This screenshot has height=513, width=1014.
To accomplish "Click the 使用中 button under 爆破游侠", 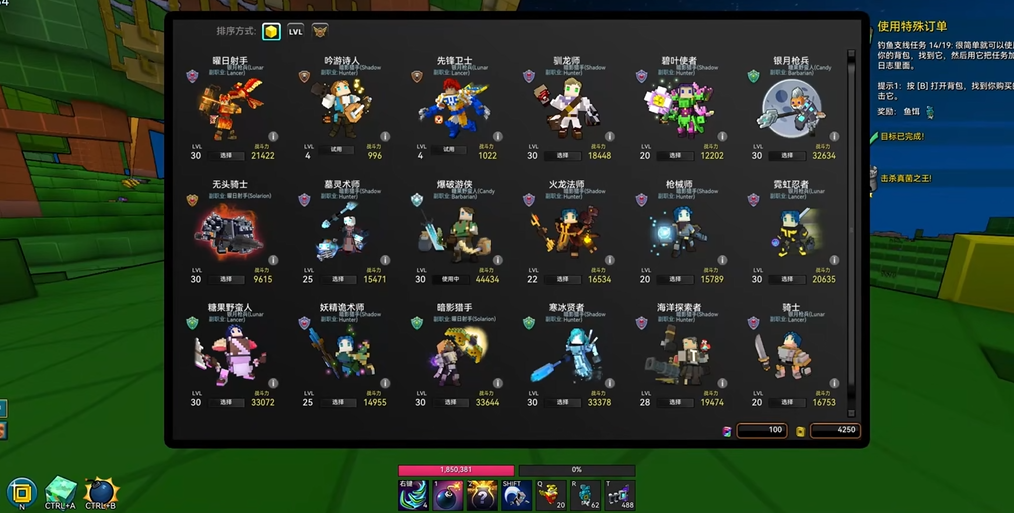I will click(450, 279).
